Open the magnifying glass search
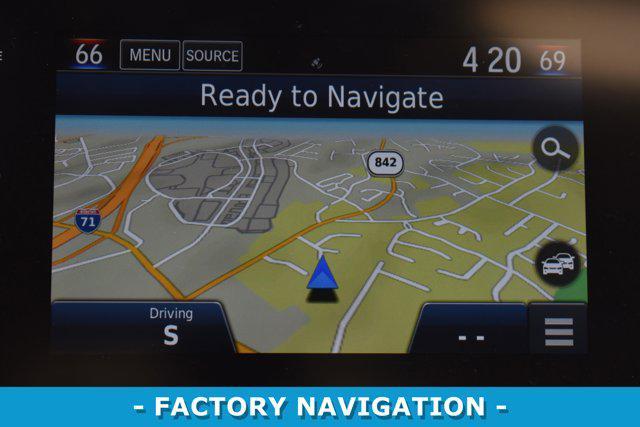This screenshot has height=427, width=640. [x=555, y=150]
